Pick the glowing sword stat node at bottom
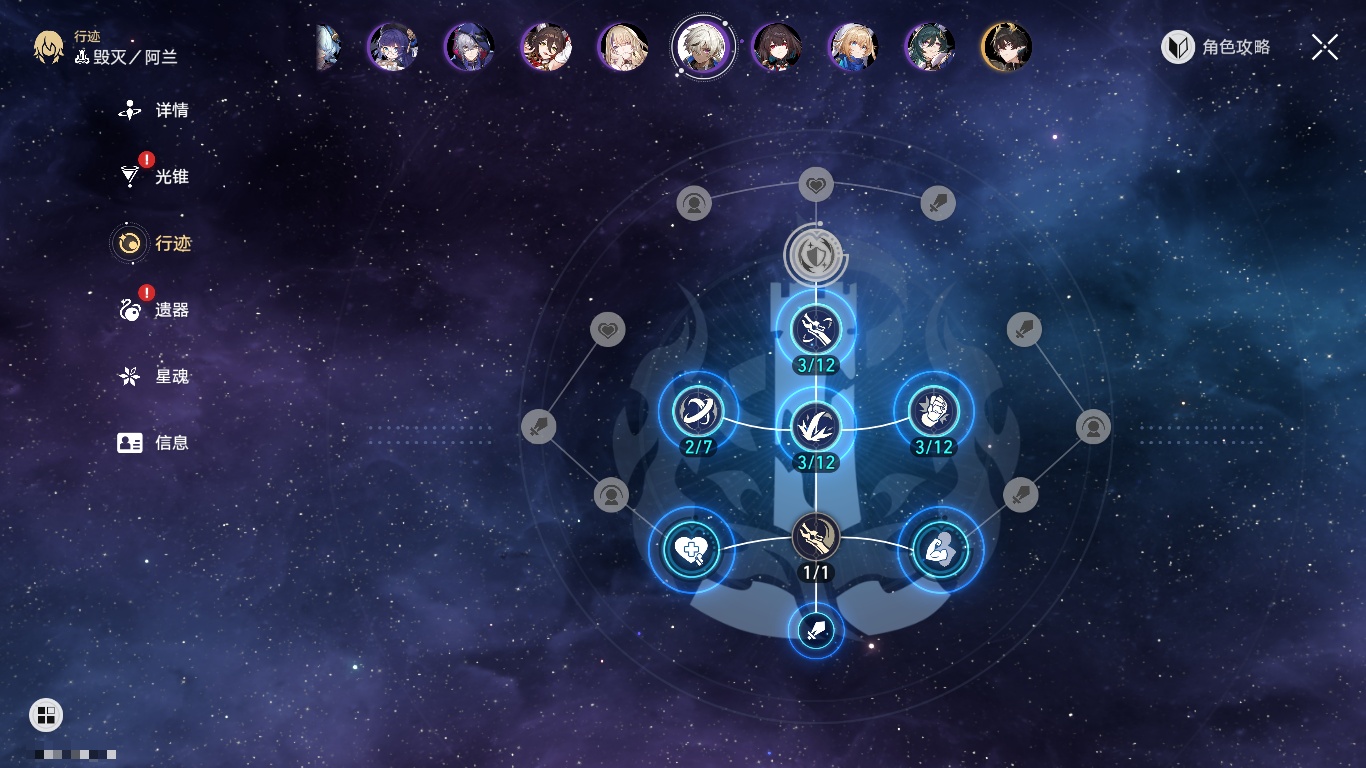Viewport: 1366px width, 768px height. click(816, 630)
